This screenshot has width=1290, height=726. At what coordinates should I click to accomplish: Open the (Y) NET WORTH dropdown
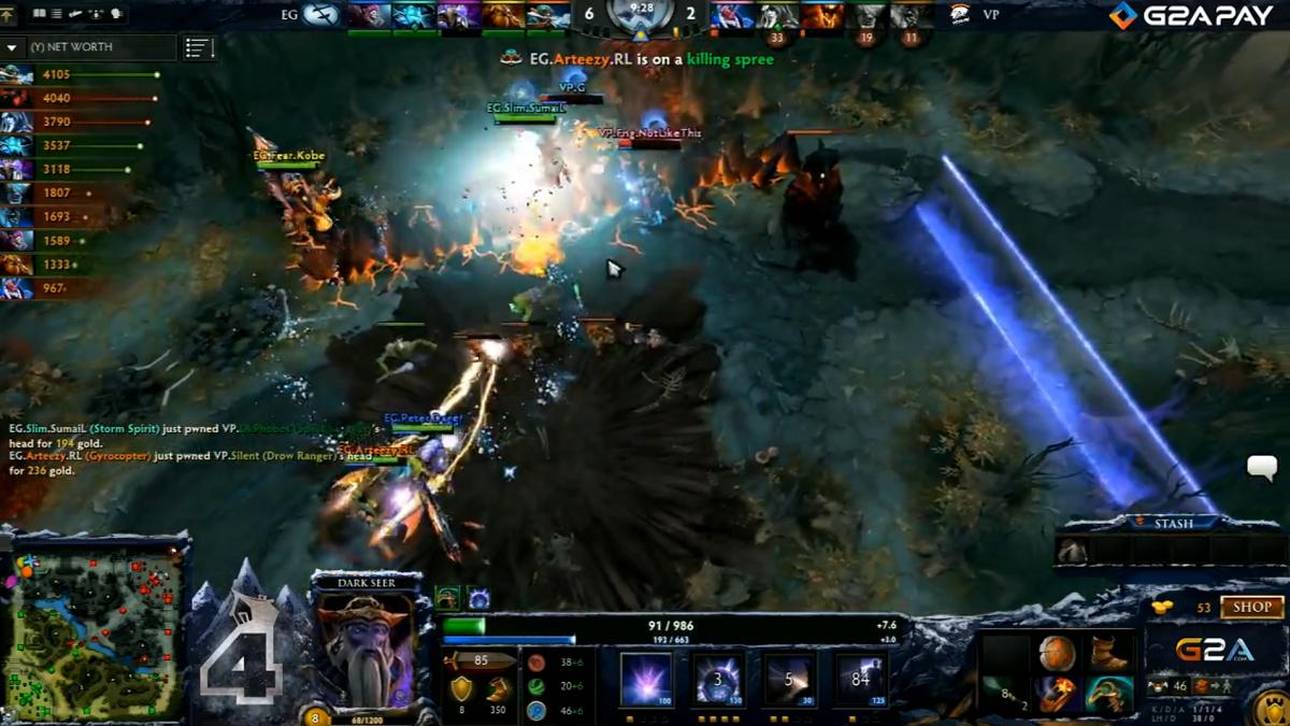pos(12,47)
